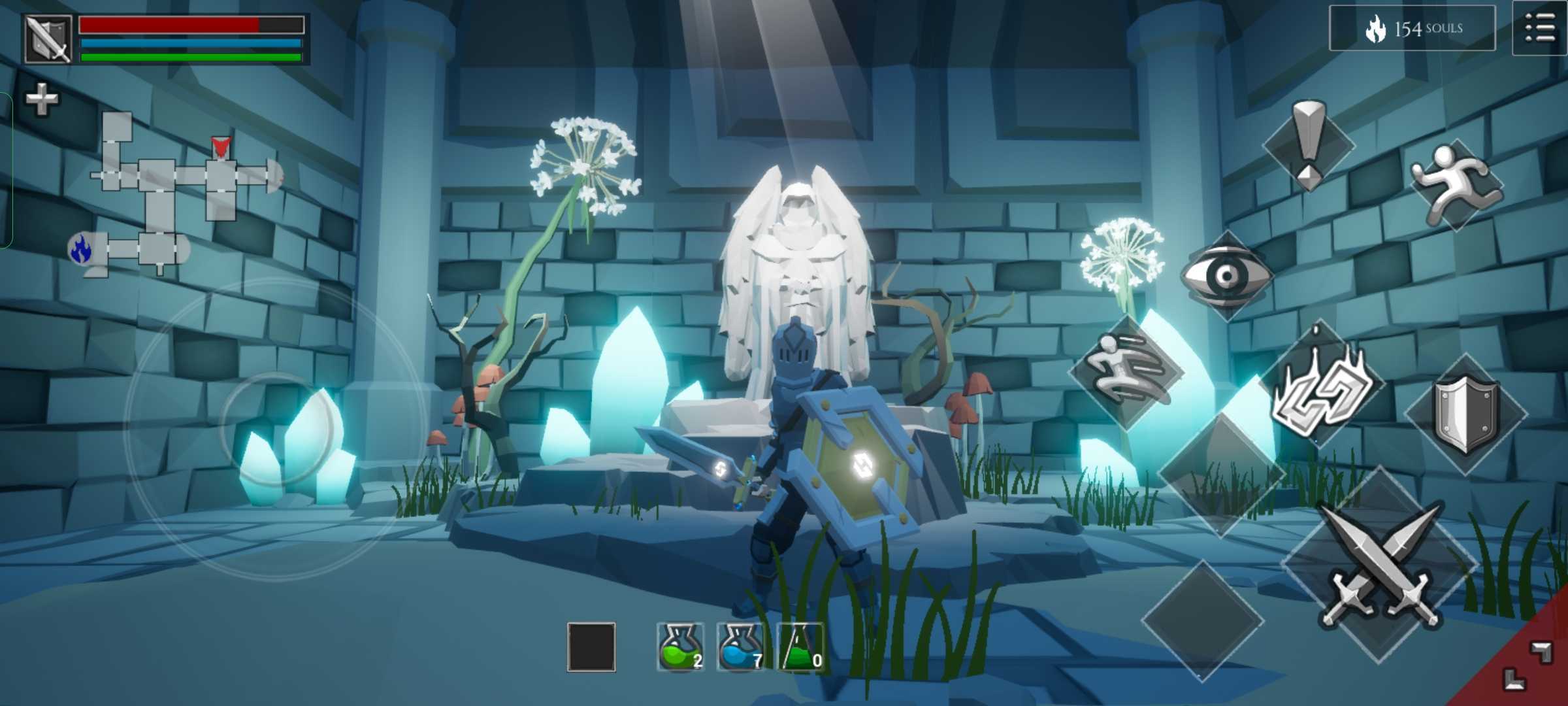
Task: Select the empty black quick slot
Action: (591, 647)
